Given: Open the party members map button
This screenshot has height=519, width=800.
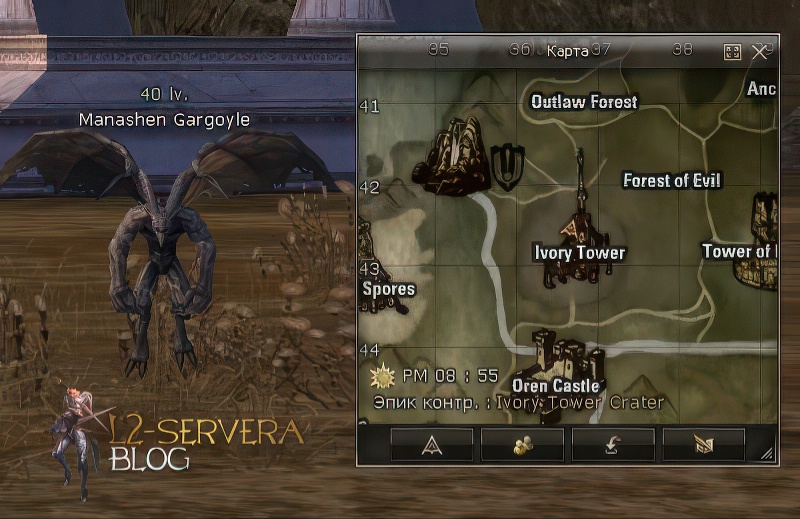Looking at the screenshot, I should click(522, 443).
